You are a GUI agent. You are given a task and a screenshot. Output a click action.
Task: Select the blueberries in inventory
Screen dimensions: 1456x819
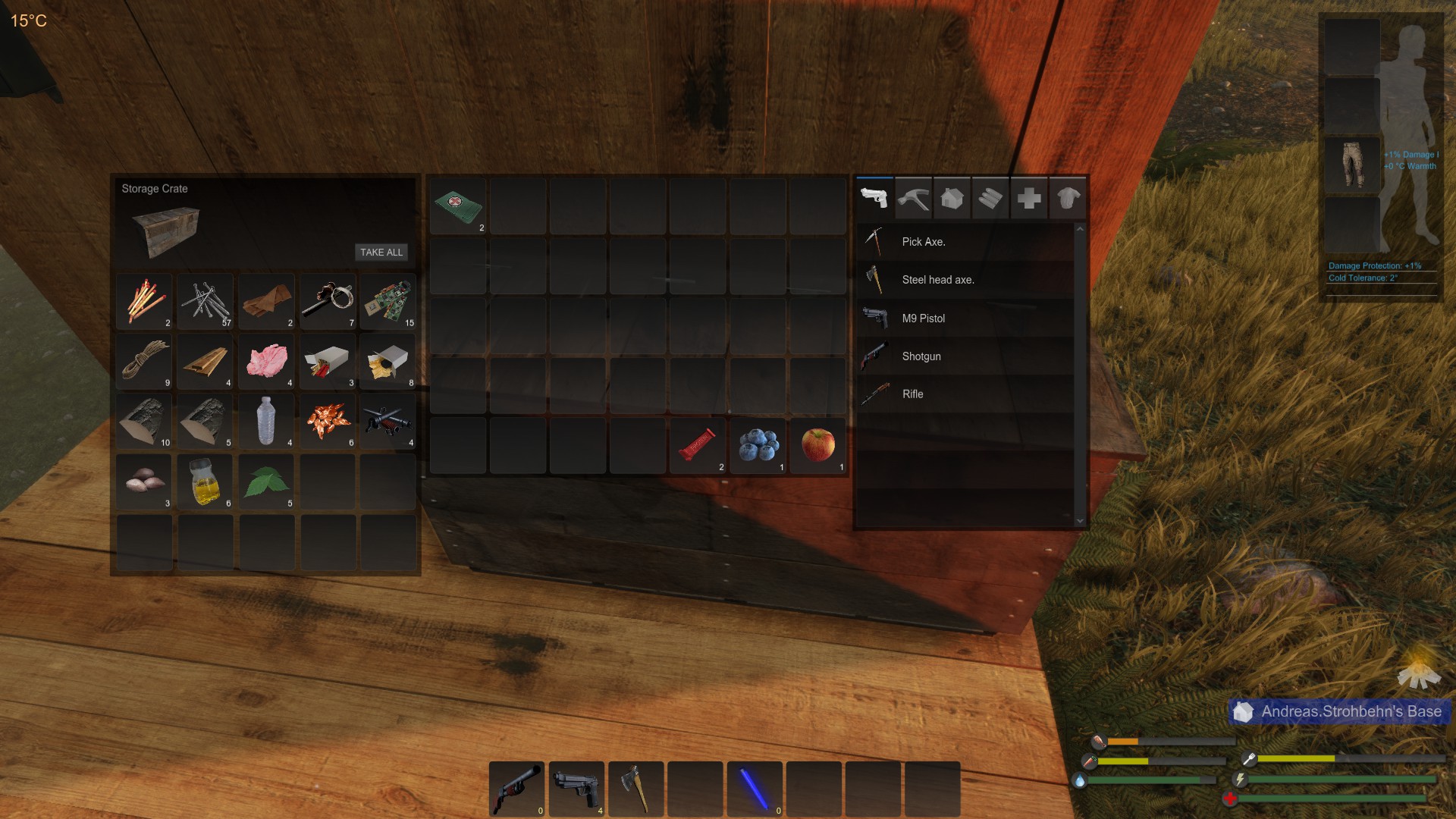tap(758, 445)
